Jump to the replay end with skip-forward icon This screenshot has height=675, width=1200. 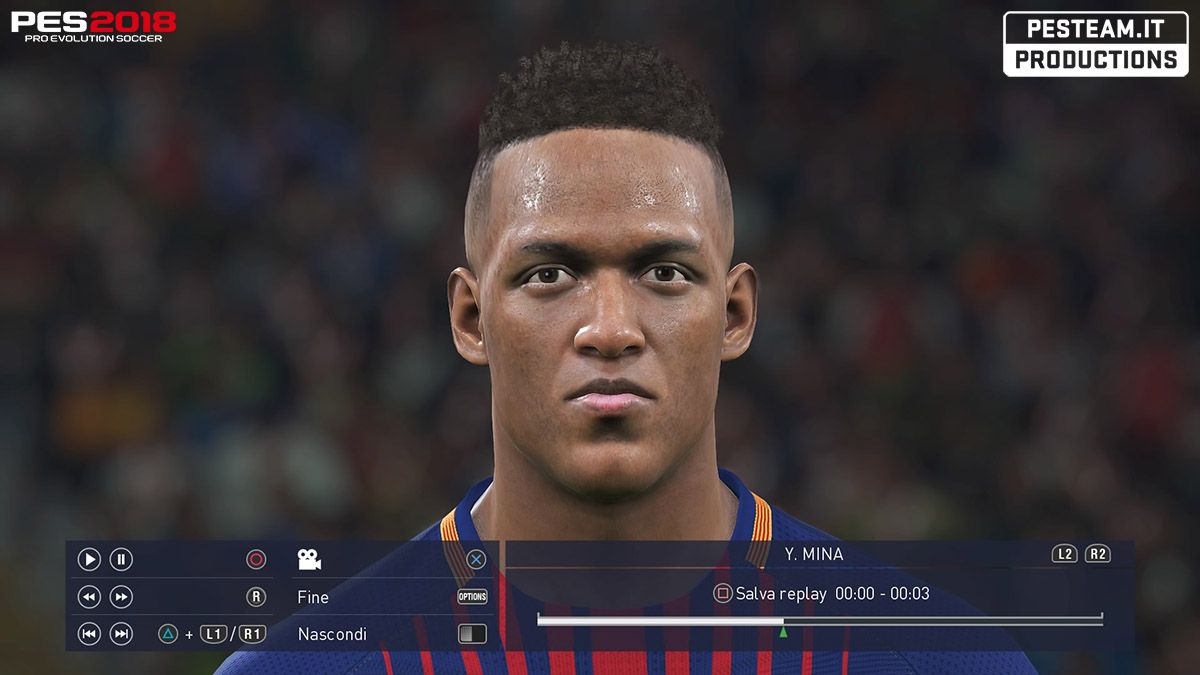(121, 633)
